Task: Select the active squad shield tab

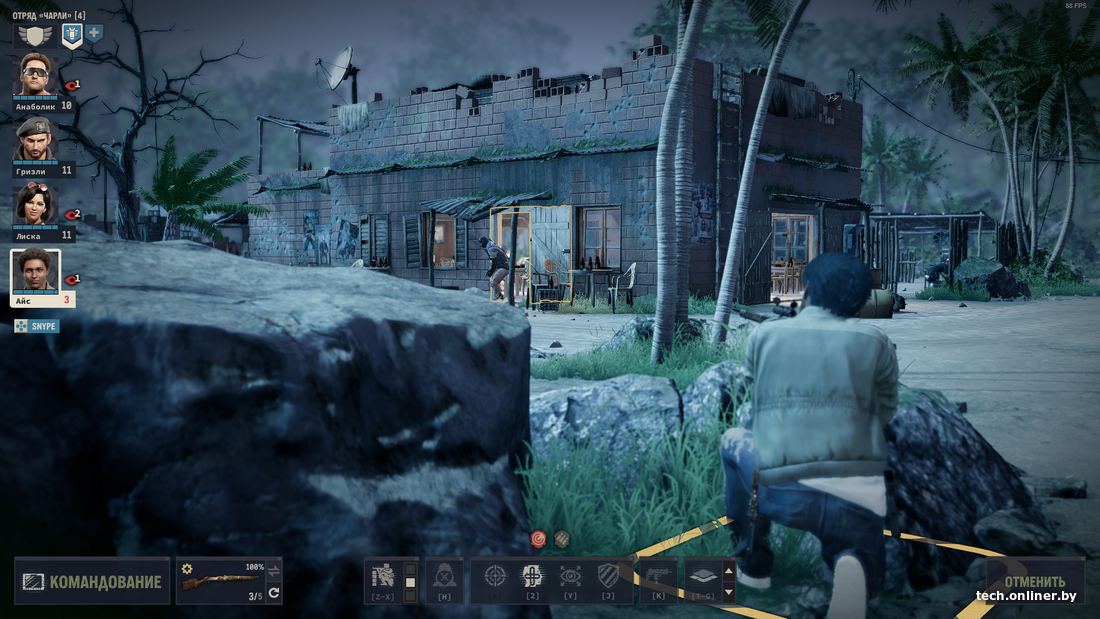Action: coord(72,36)
